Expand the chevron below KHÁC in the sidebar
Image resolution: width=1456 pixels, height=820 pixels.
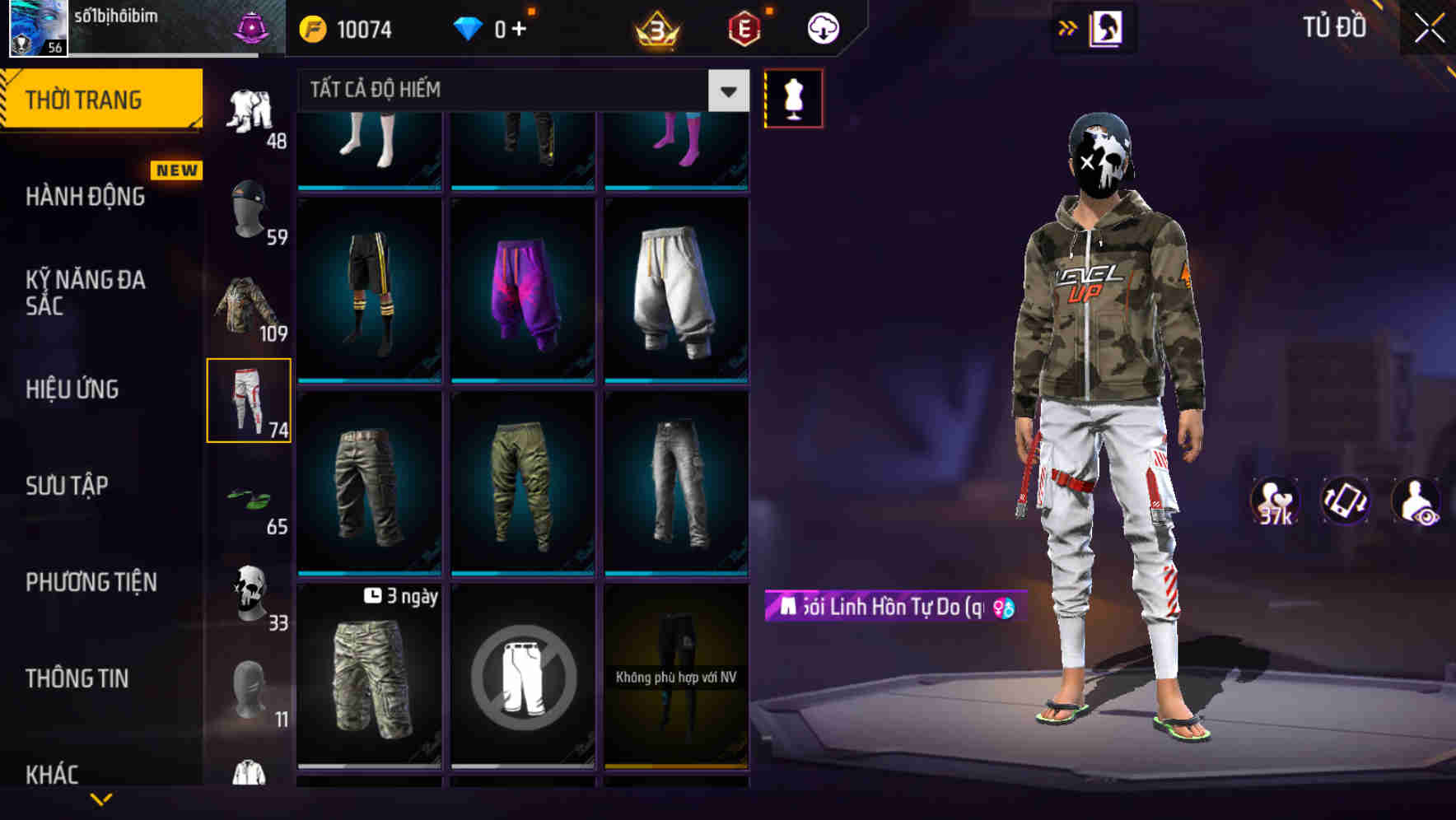(101, 797)
